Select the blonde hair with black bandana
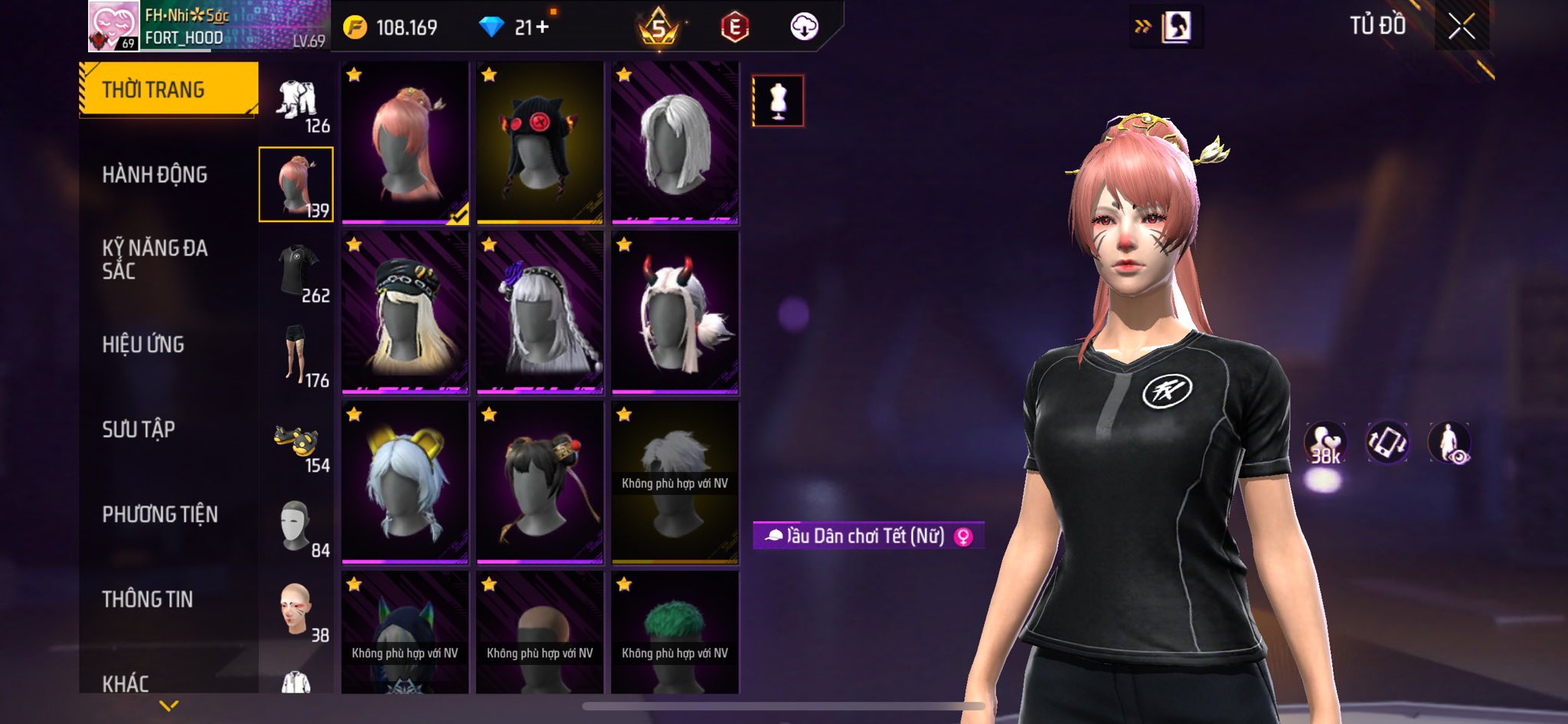The image size is (1568, 724). point(405,313)
